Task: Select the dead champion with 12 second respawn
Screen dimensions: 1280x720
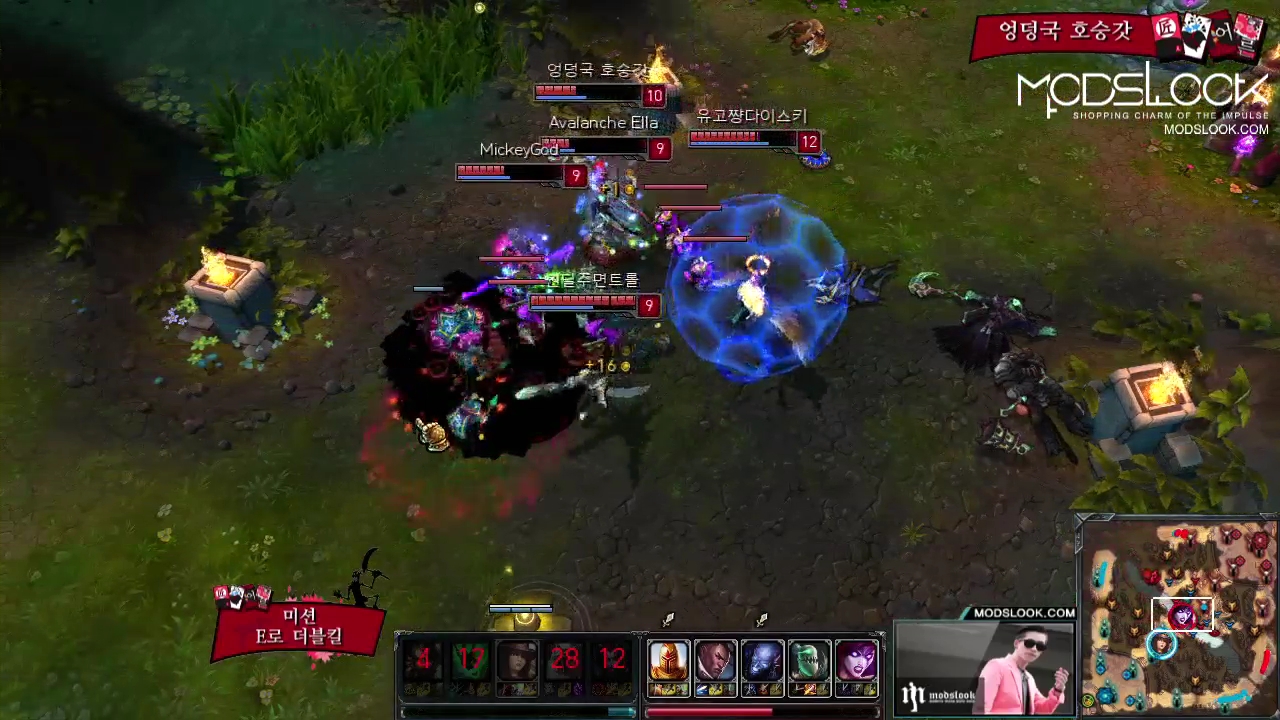Action: (x=611, y=661)
